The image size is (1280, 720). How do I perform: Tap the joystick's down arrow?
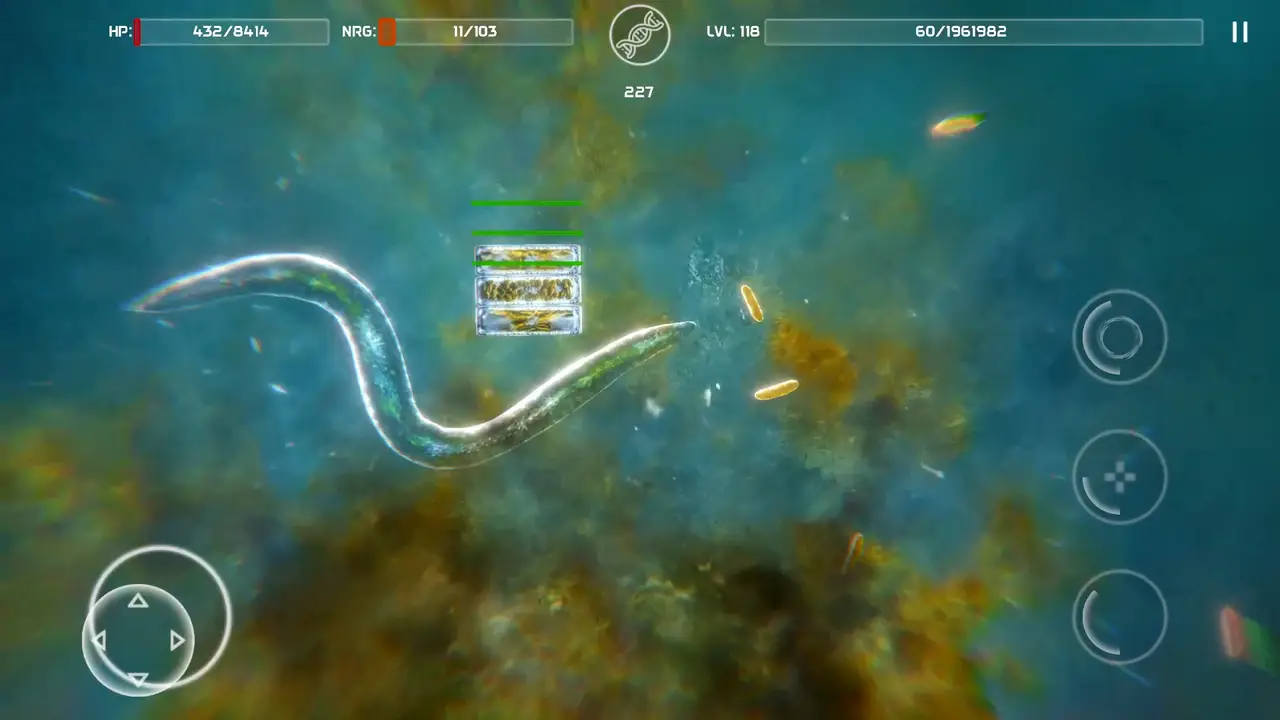[x=138, y=679]
